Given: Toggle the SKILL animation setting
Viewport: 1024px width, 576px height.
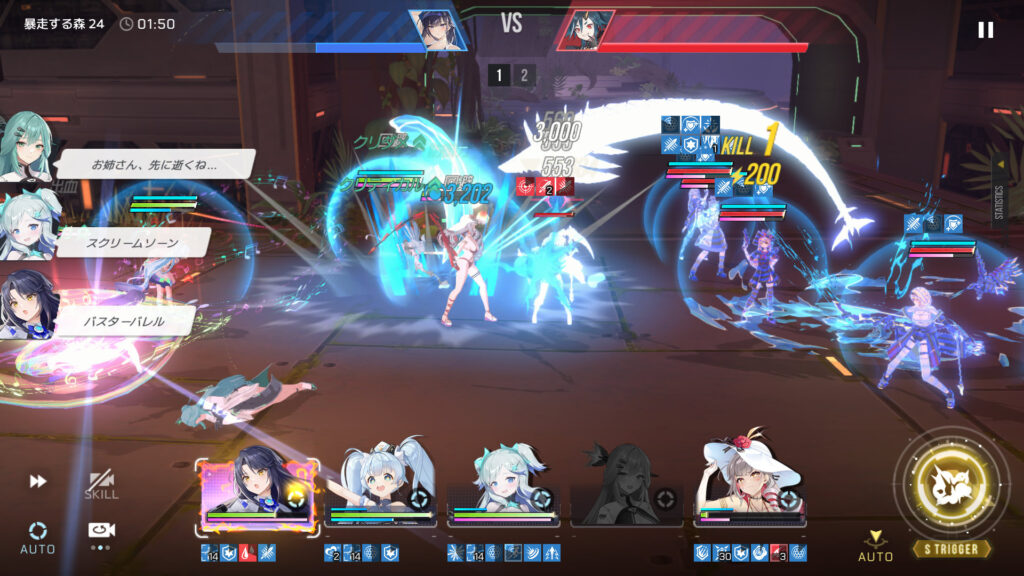Looking at the screenshot, I should tap(101, 485).
